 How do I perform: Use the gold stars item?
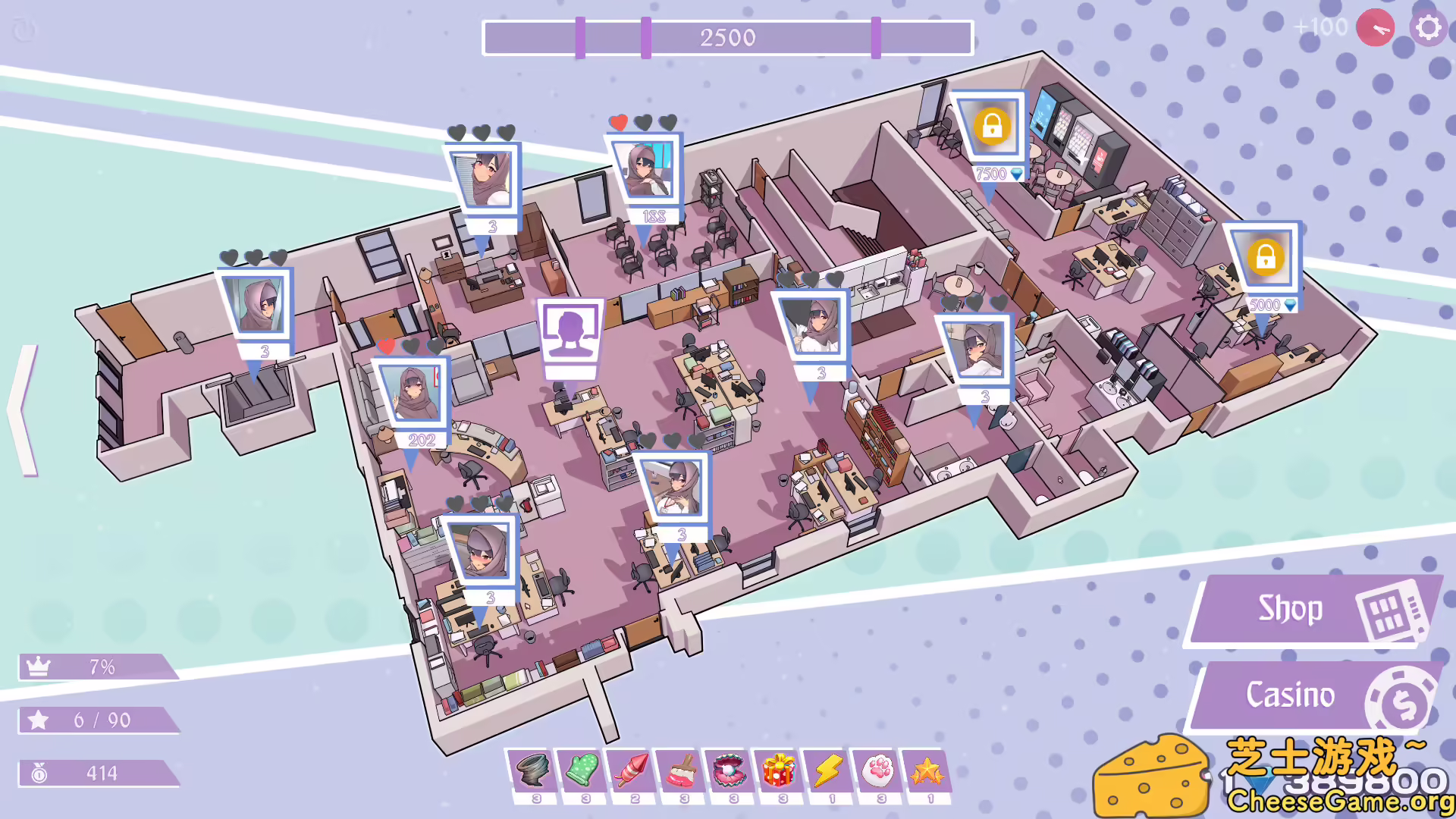point(927,770)
